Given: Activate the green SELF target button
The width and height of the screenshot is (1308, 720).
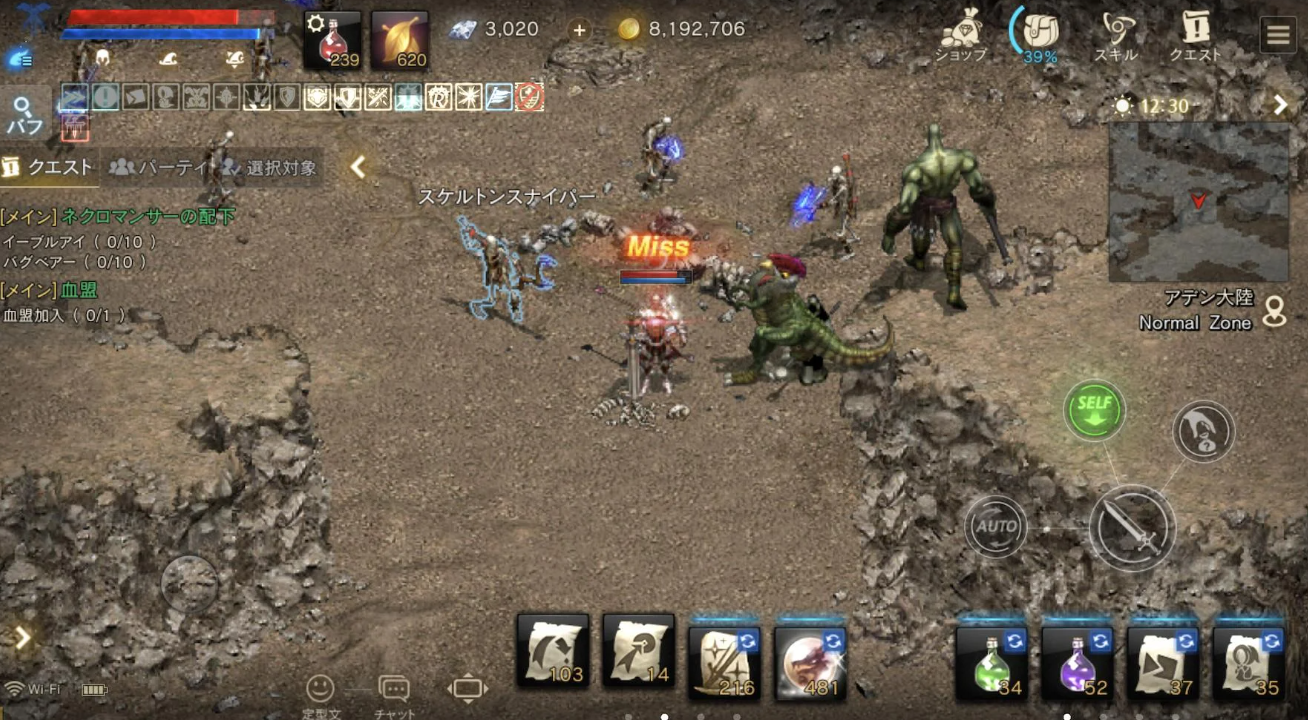Looking at the screenshot, I should (x=1094, y=410).
